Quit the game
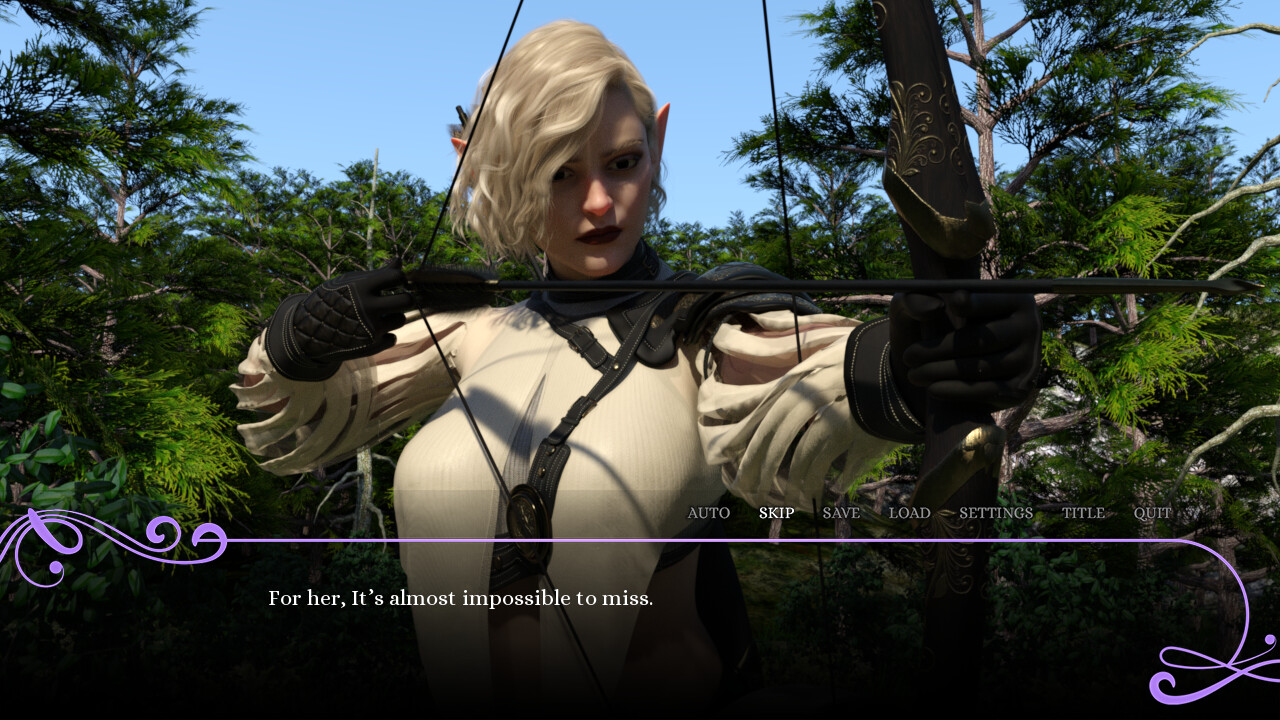This screenshot has height=720, width=1280. (1151, 513)
